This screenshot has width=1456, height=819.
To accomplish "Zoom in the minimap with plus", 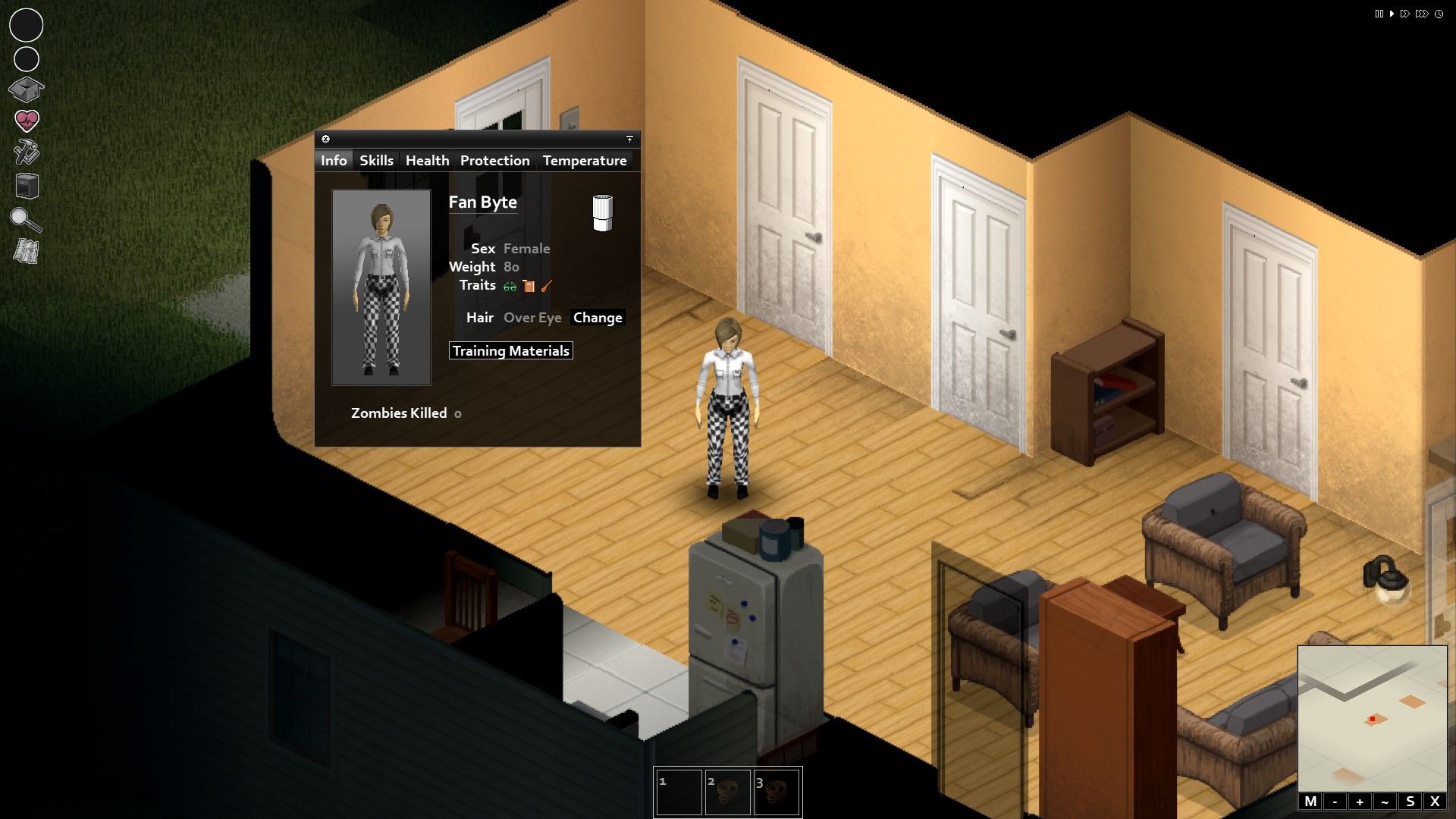I will tap(1360, 802).
